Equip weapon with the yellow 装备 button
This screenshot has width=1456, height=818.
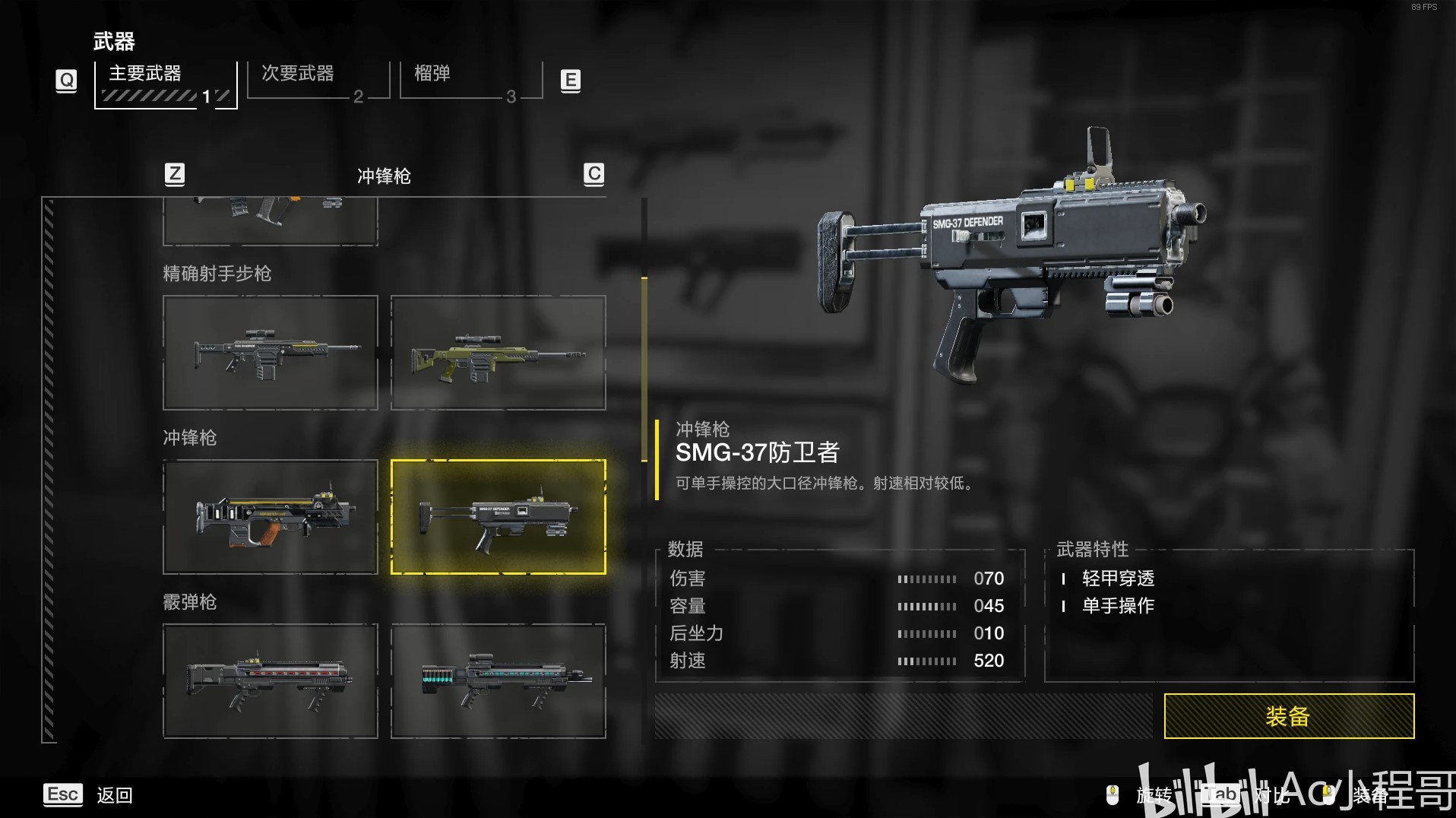(x=1288, y=716)
